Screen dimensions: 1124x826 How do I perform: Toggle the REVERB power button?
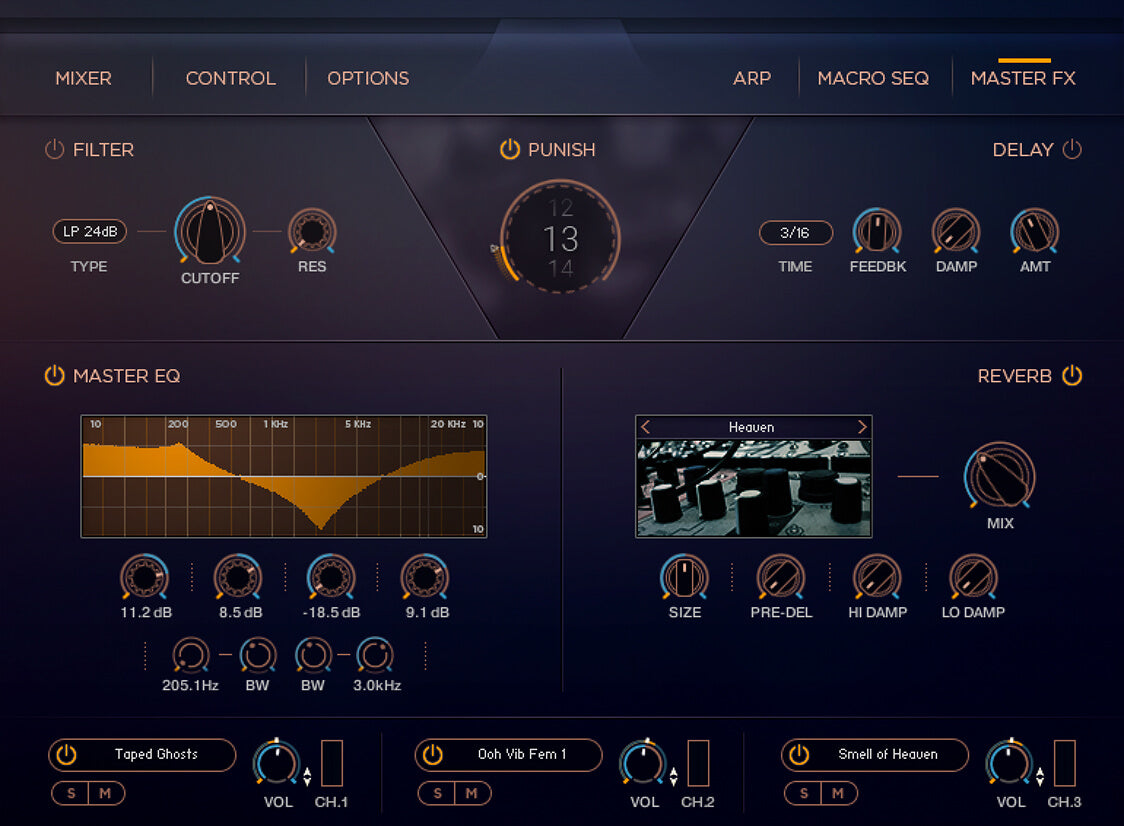click(1072, 376)
